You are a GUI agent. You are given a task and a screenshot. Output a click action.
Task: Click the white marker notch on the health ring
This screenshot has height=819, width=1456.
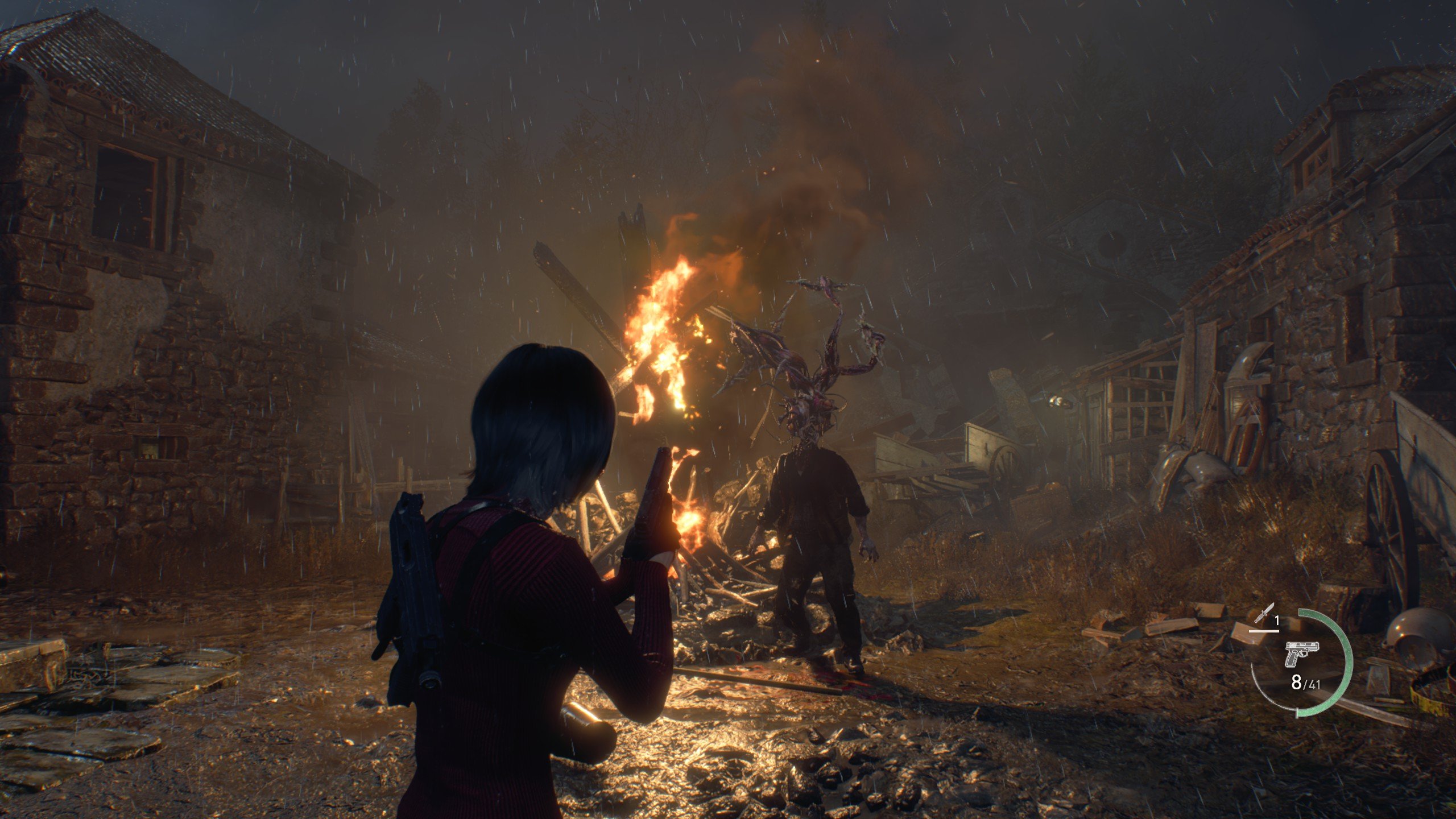point(1297,712)
